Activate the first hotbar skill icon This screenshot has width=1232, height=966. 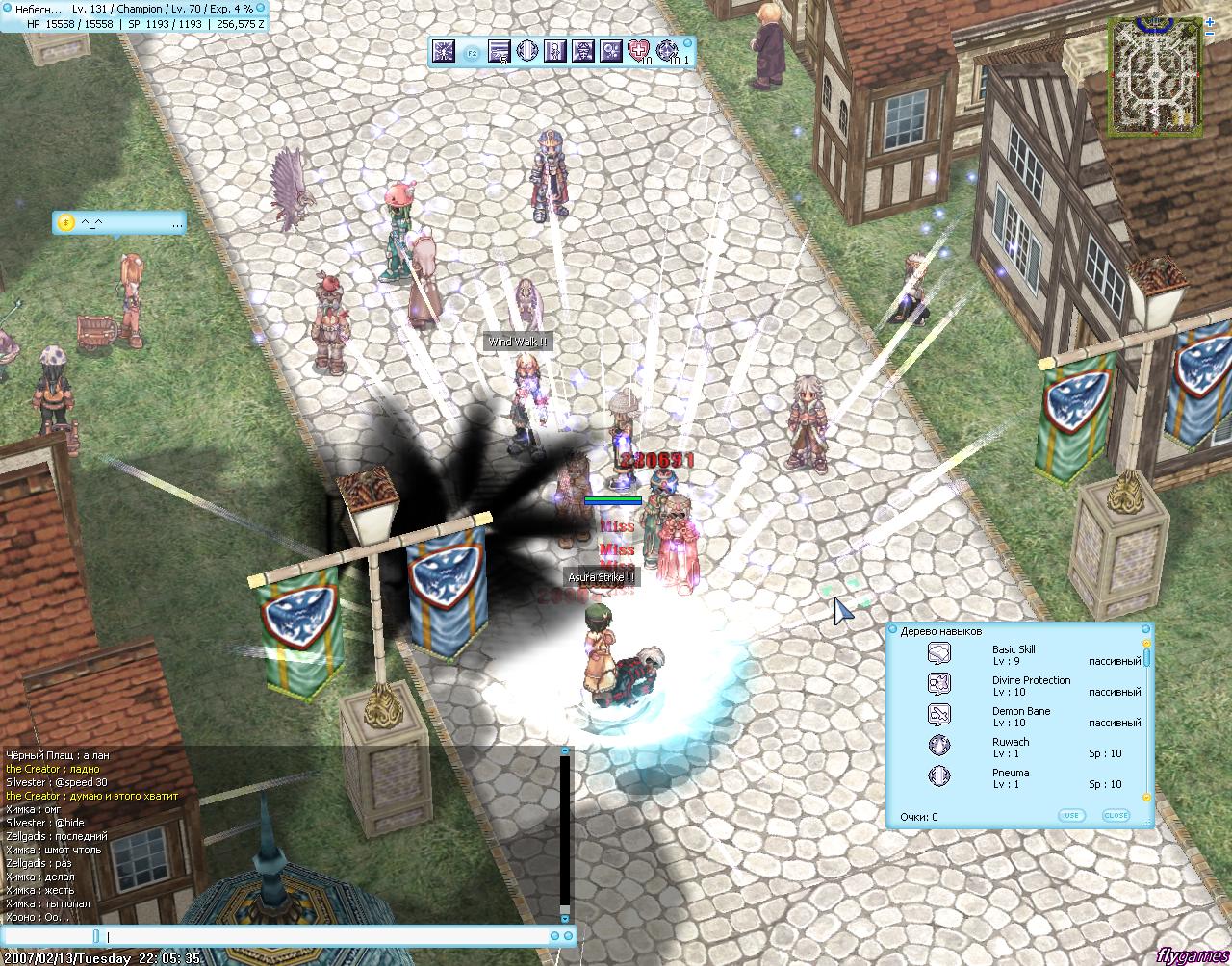(x=443, y=51)
